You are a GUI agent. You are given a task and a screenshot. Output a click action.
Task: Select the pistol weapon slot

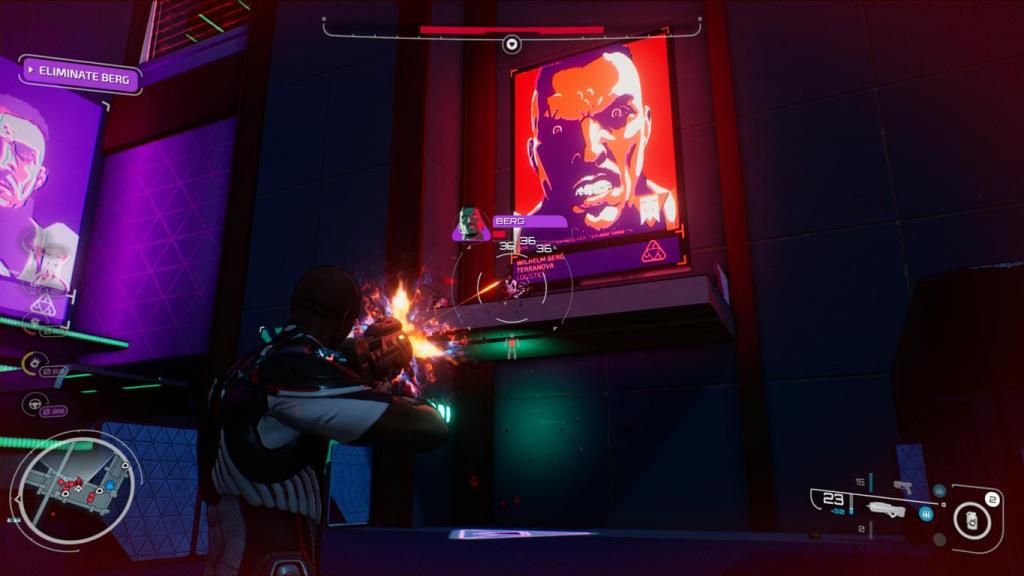pyautogui.click(x=902, y=487)
